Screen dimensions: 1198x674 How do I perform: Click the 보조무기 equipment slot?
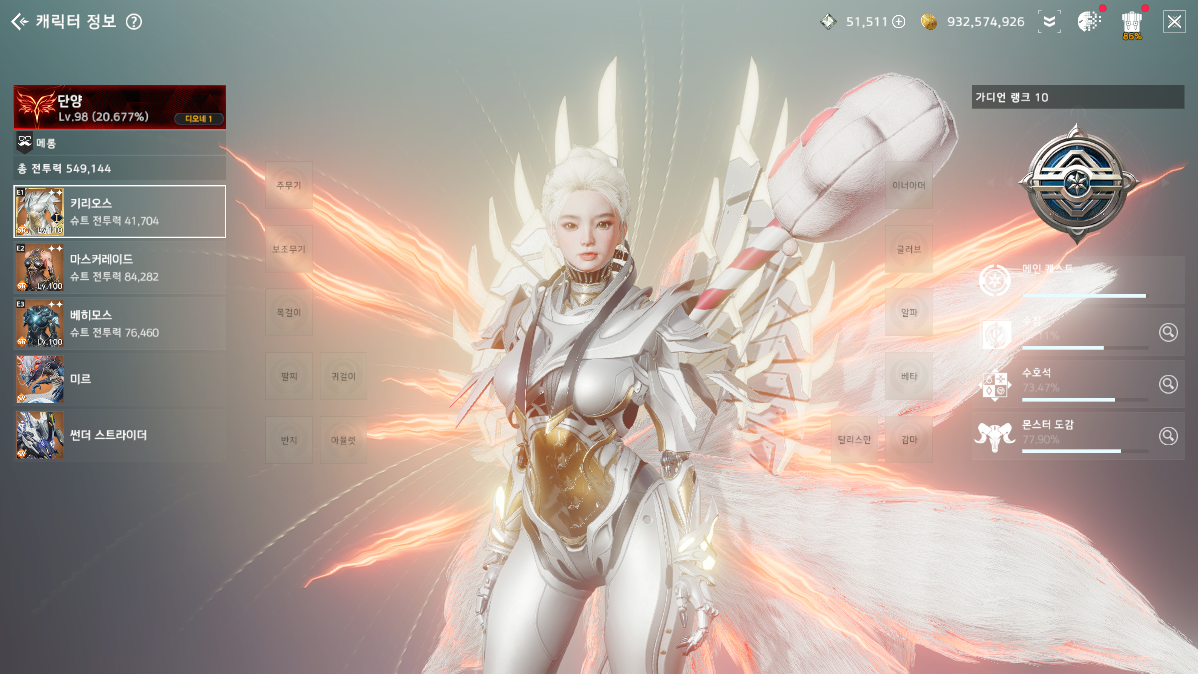[289, 249]
